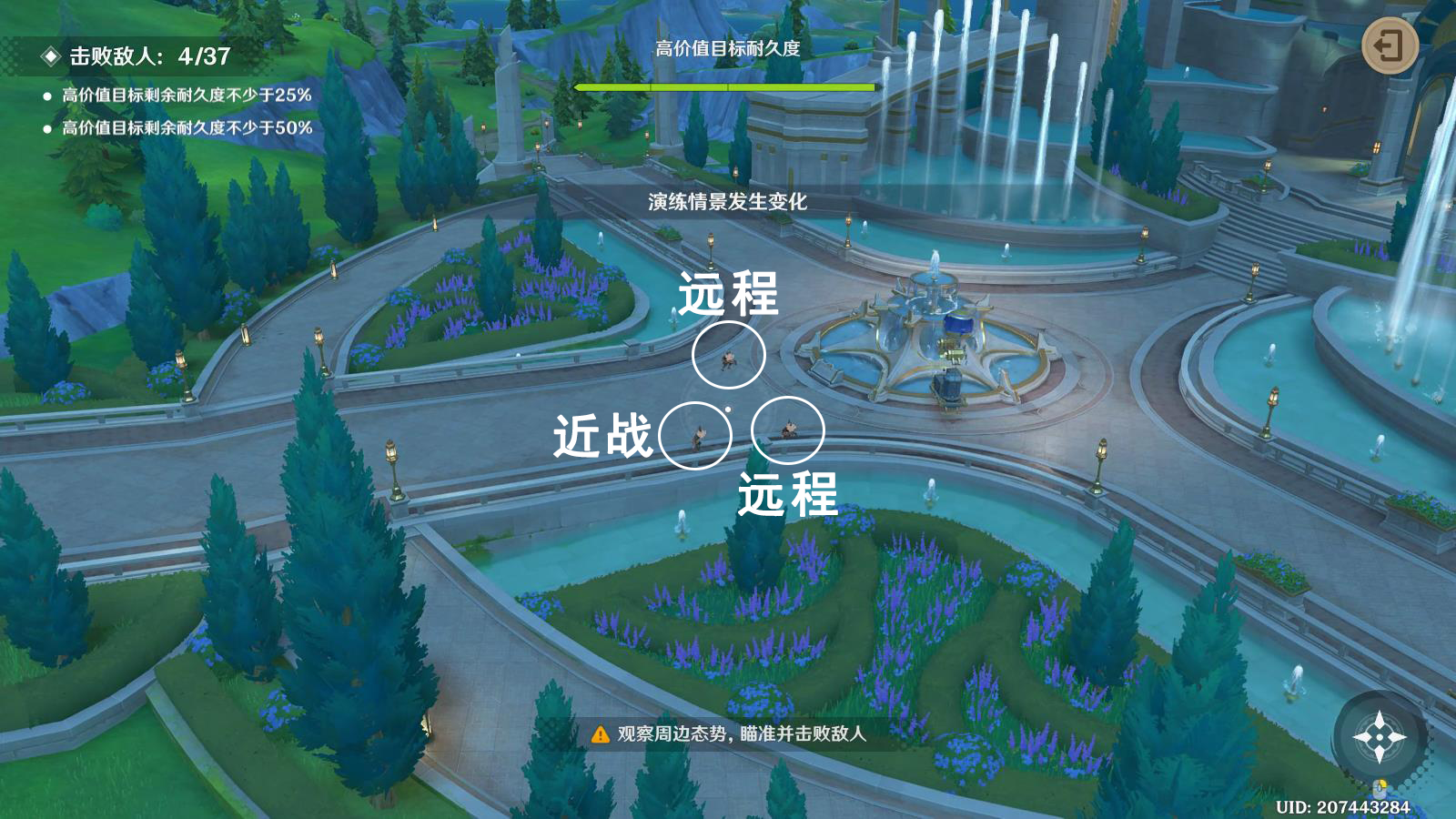Expand the 演练情景发生变化 notification

click(x=728, y=202)
